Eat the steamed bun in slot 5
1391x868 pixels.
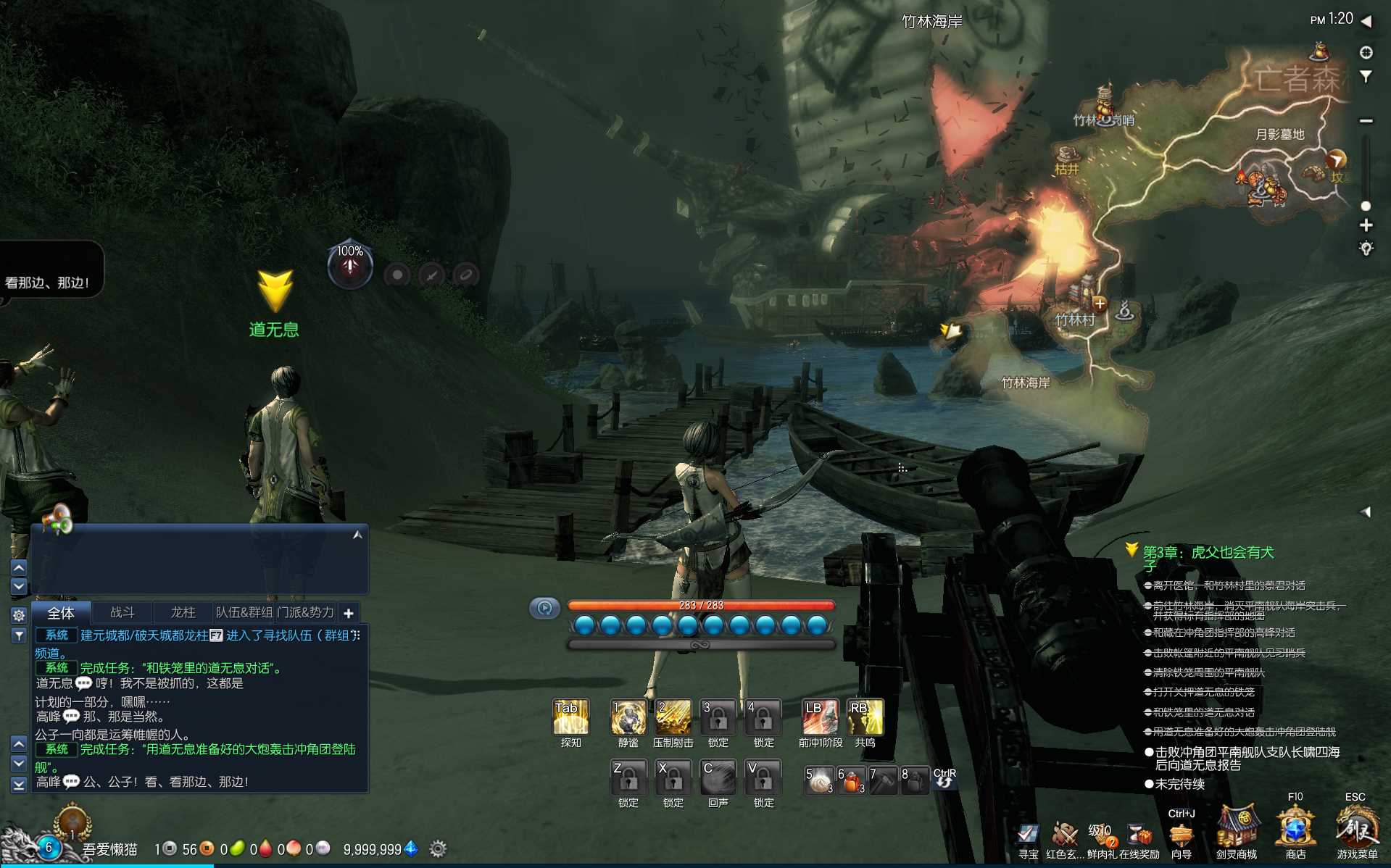pos(818,780)
